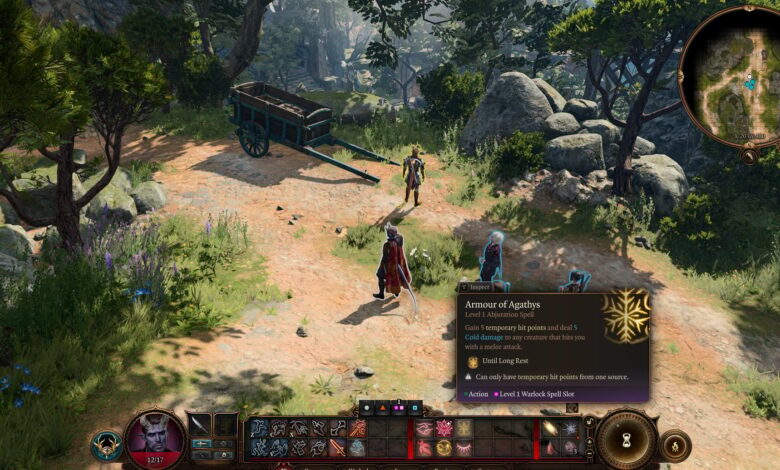The height and width of the screenshot is (470, 780).
Task: Click the round button beneath the minimap
Action: click(748, 156)
